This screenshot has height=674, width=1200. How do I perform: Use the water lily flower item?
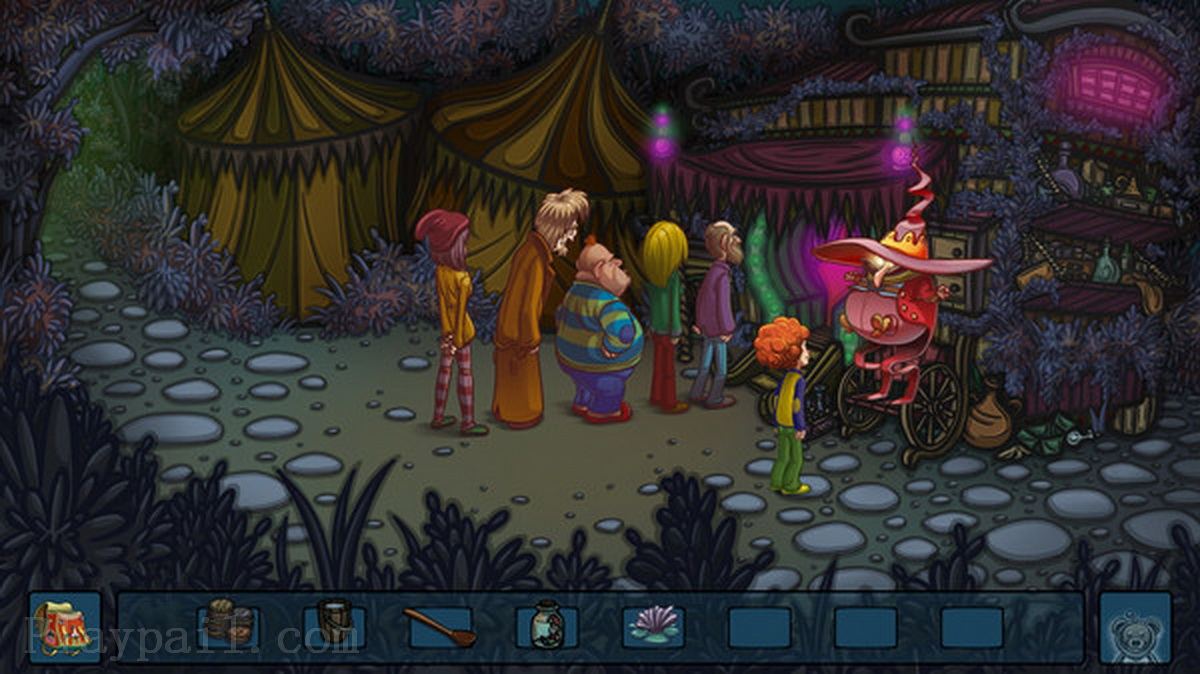pyautogui.click(x=653, y=626)
